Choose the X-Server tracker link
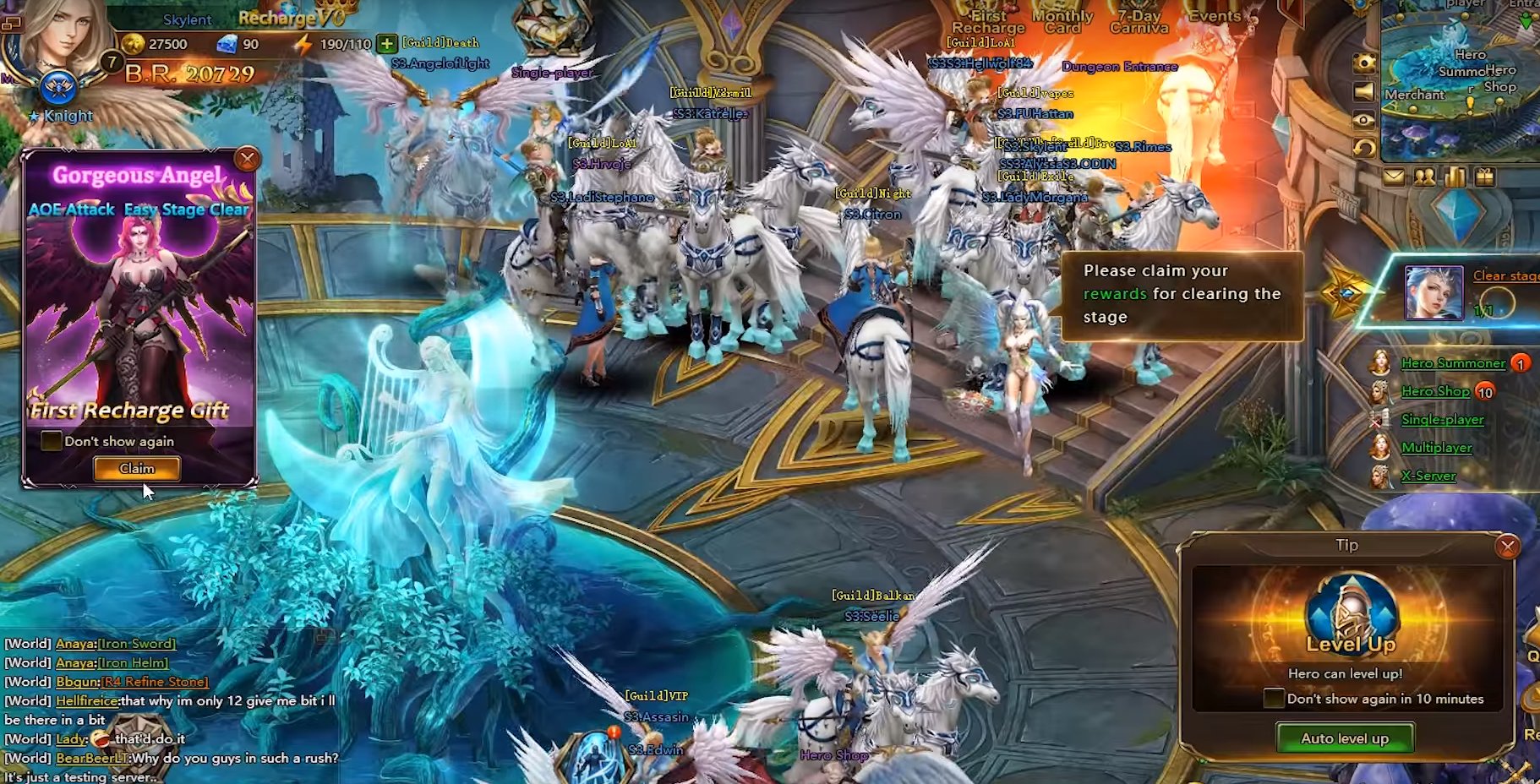The height and width of the screenshot is (784, 1540). pyautogui.click(x=1428, y=476)
